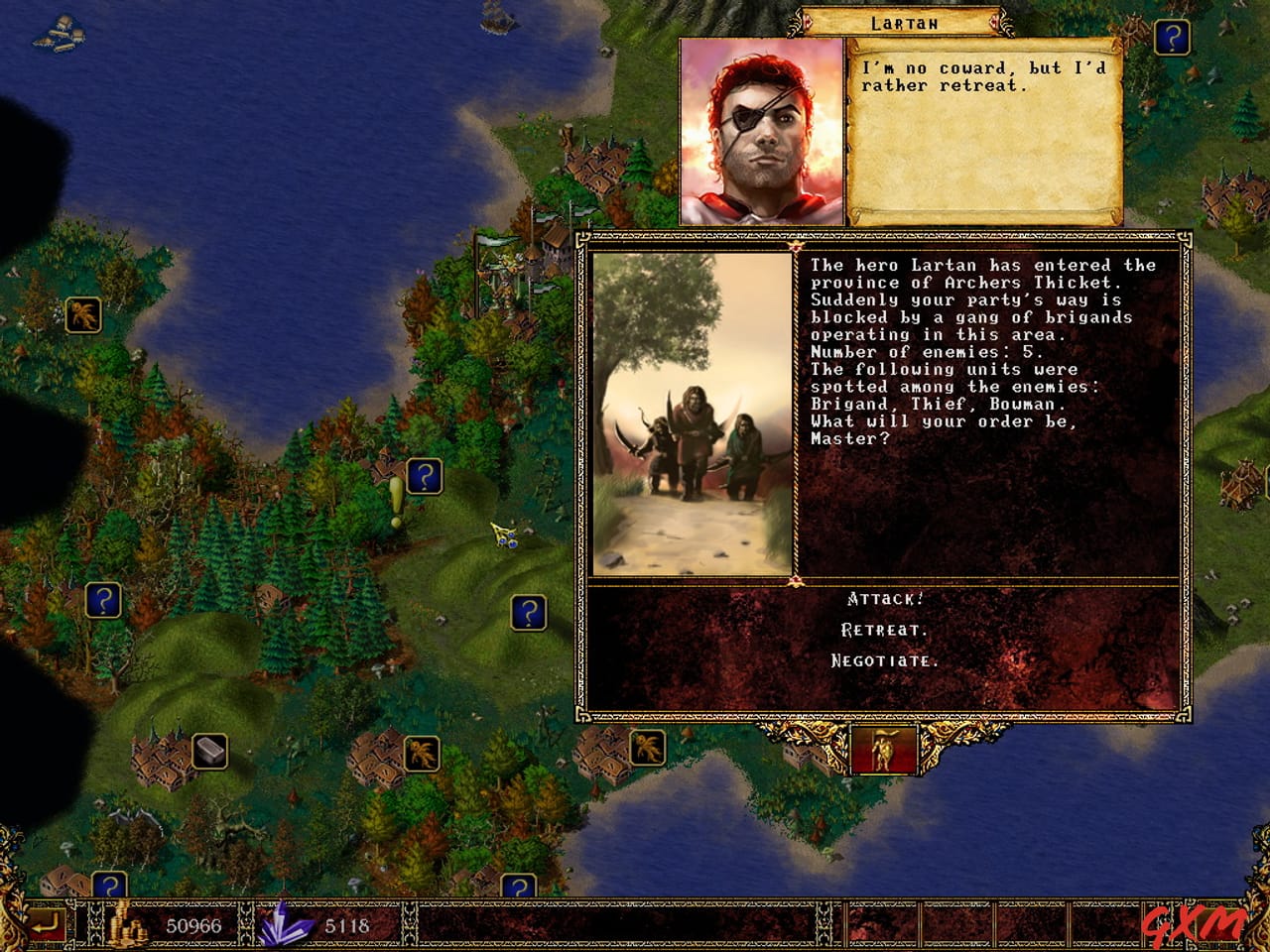Click the yellow exclamation event marker on the map
1270x952 pixels.
point(396,491)
